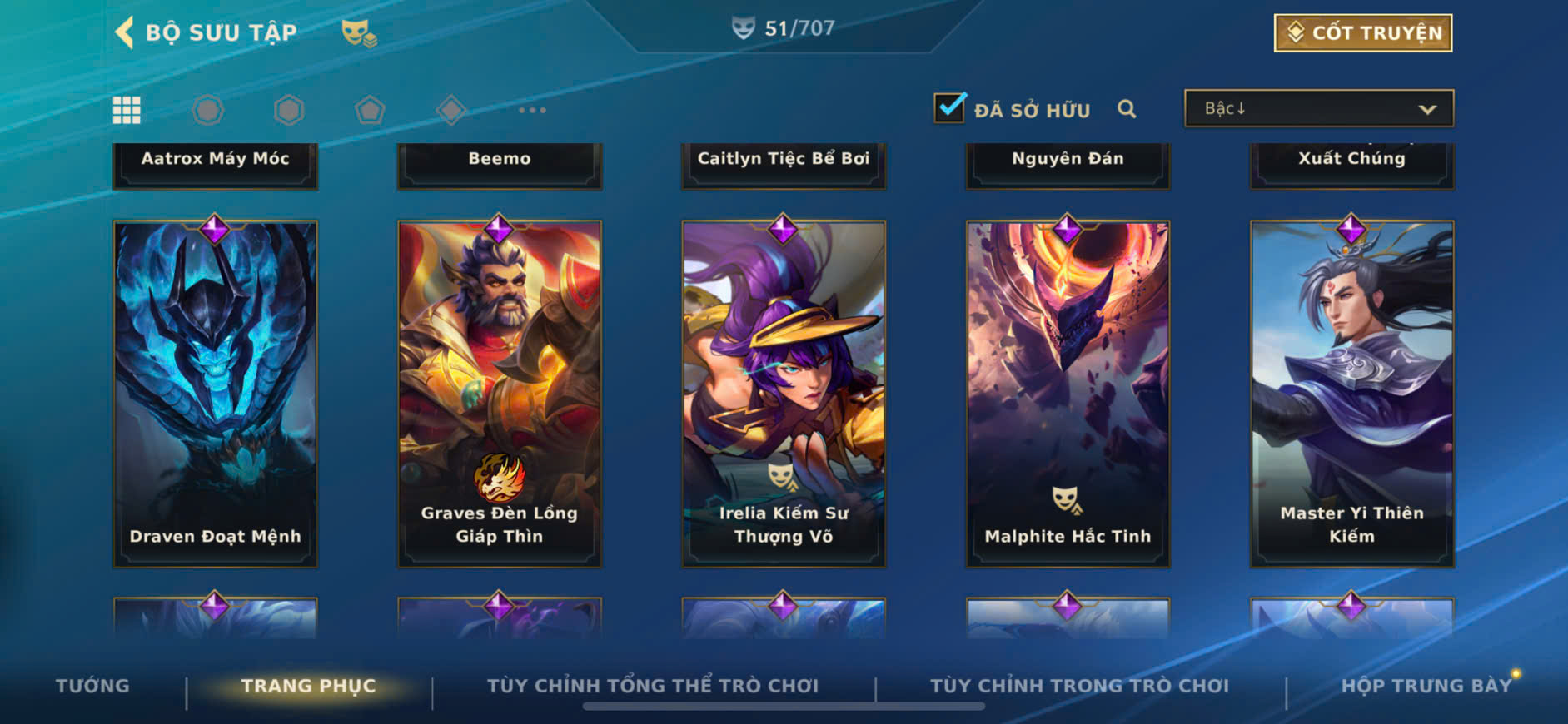
Task: Open the Malphite Hắc Tinh skin card
Action: click(1068, 393)
